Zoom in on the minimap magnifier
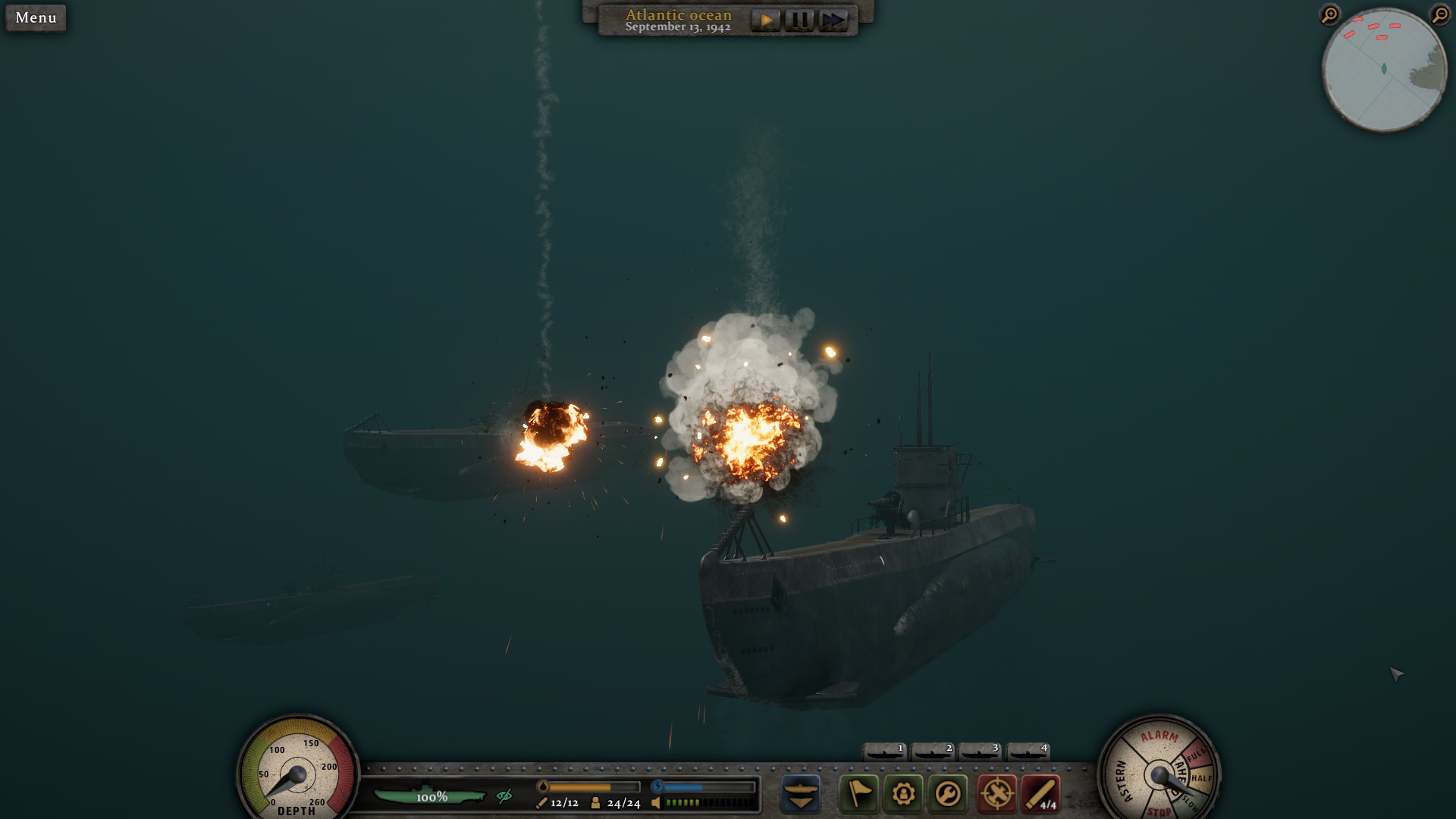The height and width of the screenshot is (819, 1456). pos(1329,14)
